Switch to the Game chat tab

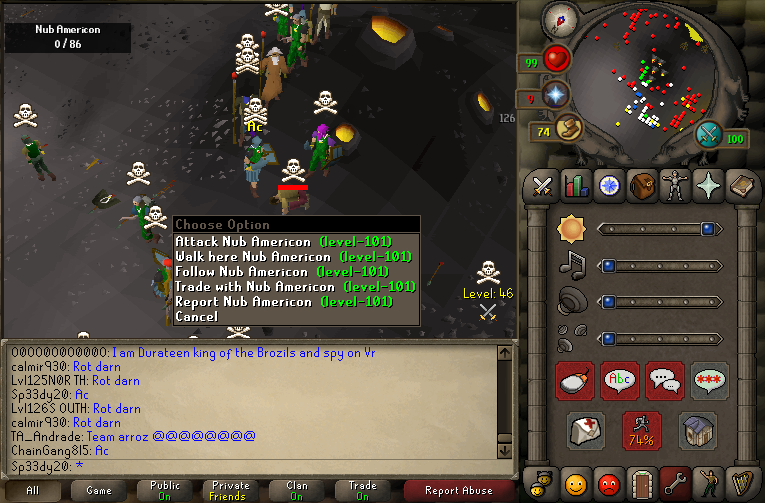click(99, 490)
